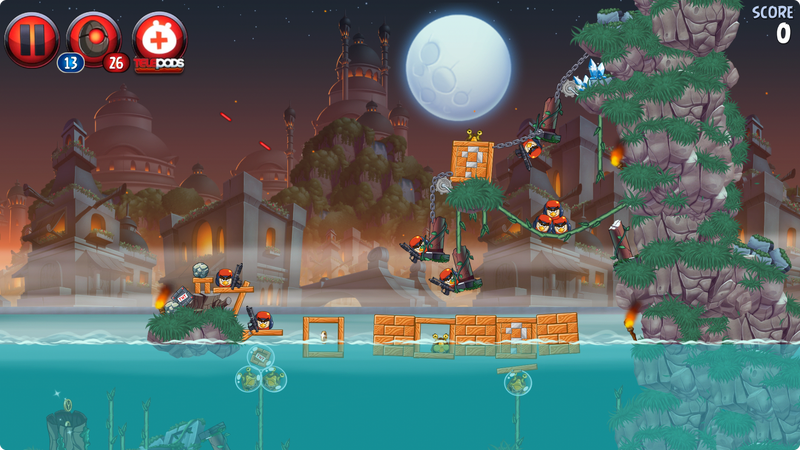Pause the game with the red pause button
Viewport: 800px width, 450px height.
tap(31, 39)
